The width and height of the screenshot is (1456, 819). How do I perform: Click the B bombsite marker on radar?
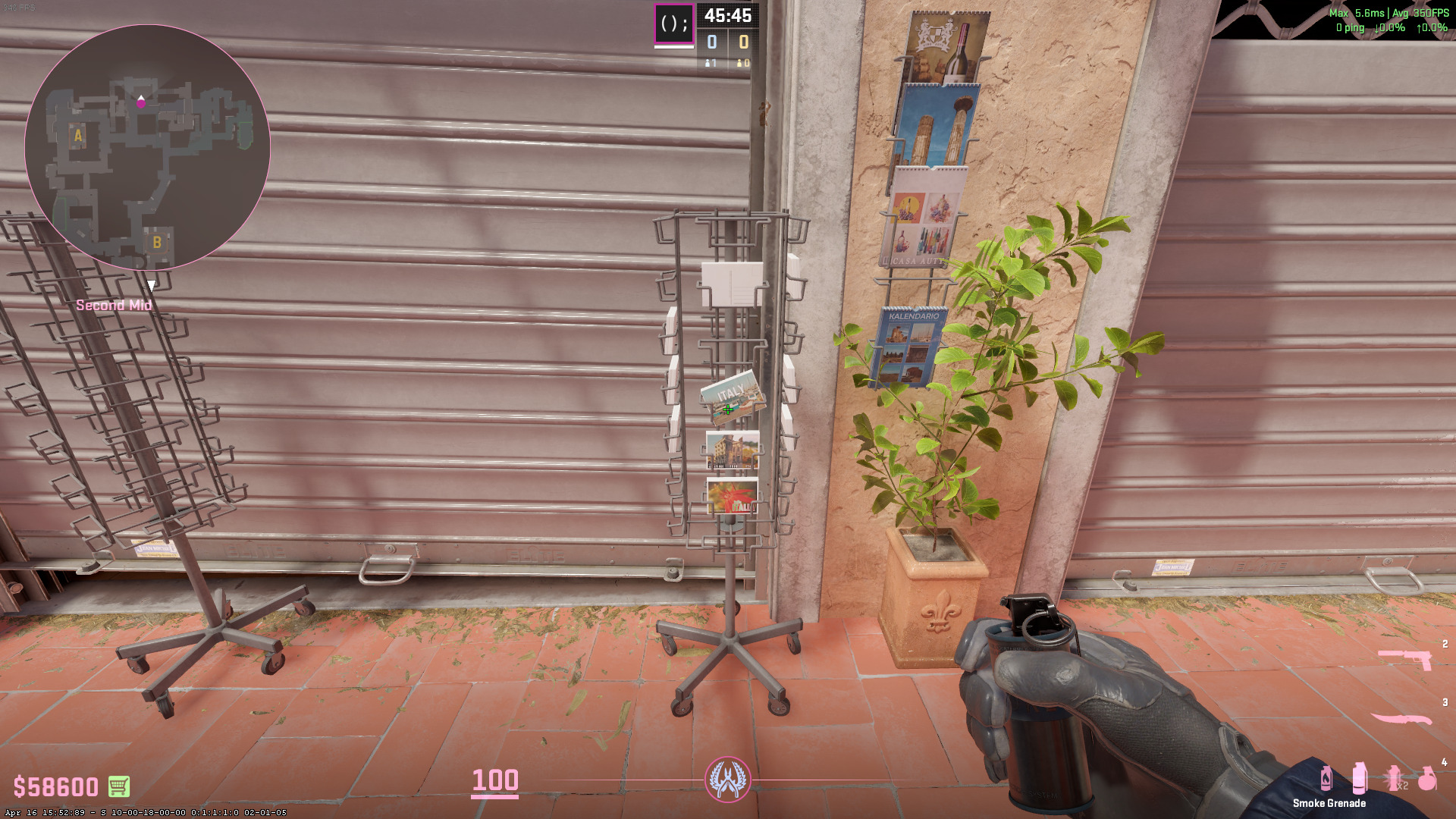click(157, 243)
